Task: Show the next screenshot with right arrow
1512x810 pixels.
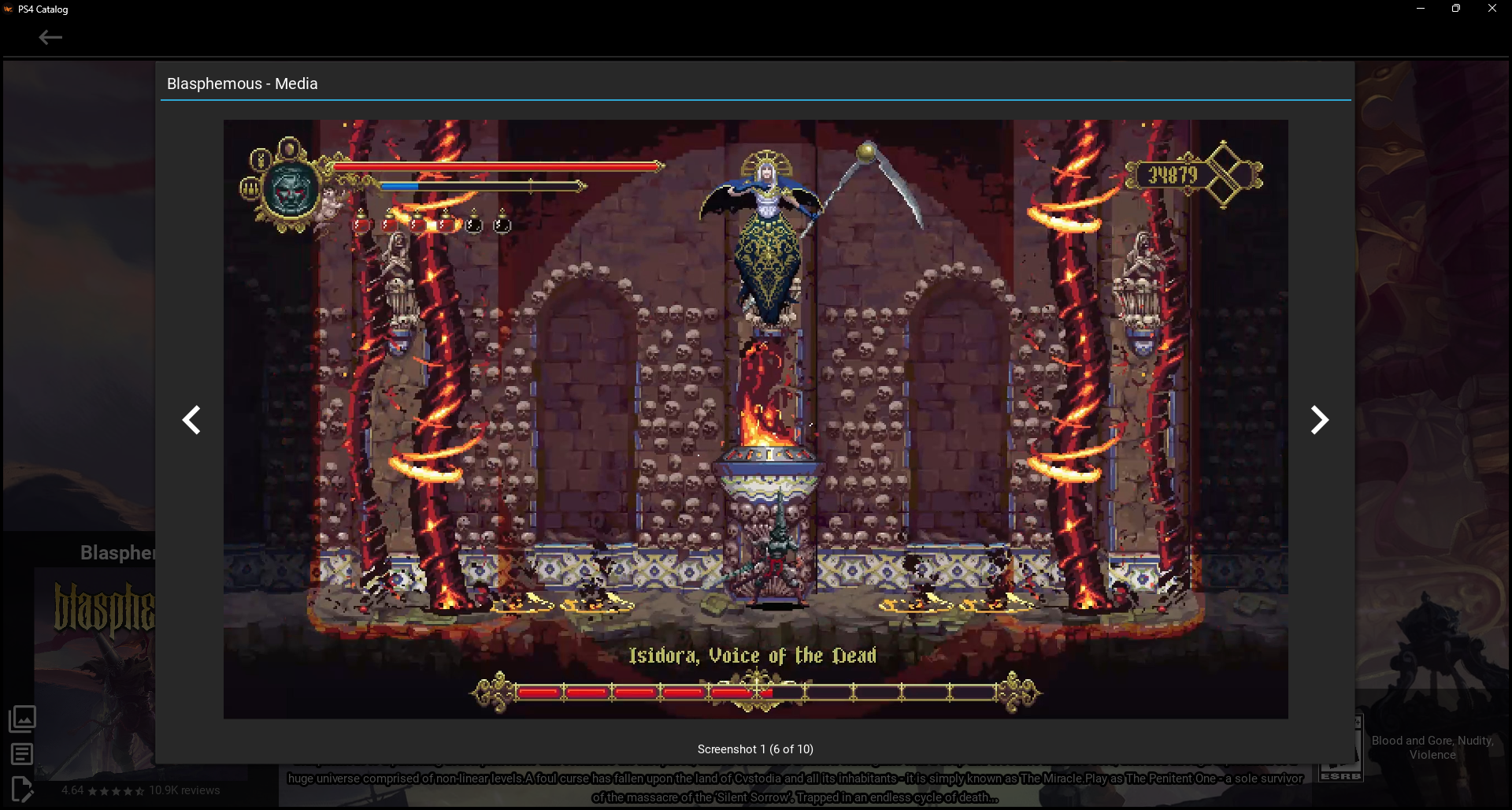Action: (1319, 420)
